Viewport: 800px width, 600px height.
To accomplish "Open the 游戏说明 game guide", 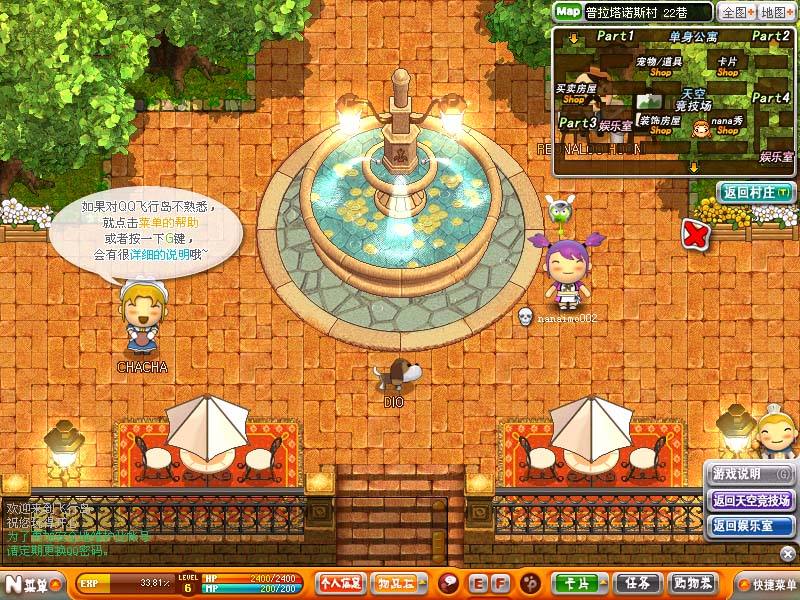I will 750,473.
